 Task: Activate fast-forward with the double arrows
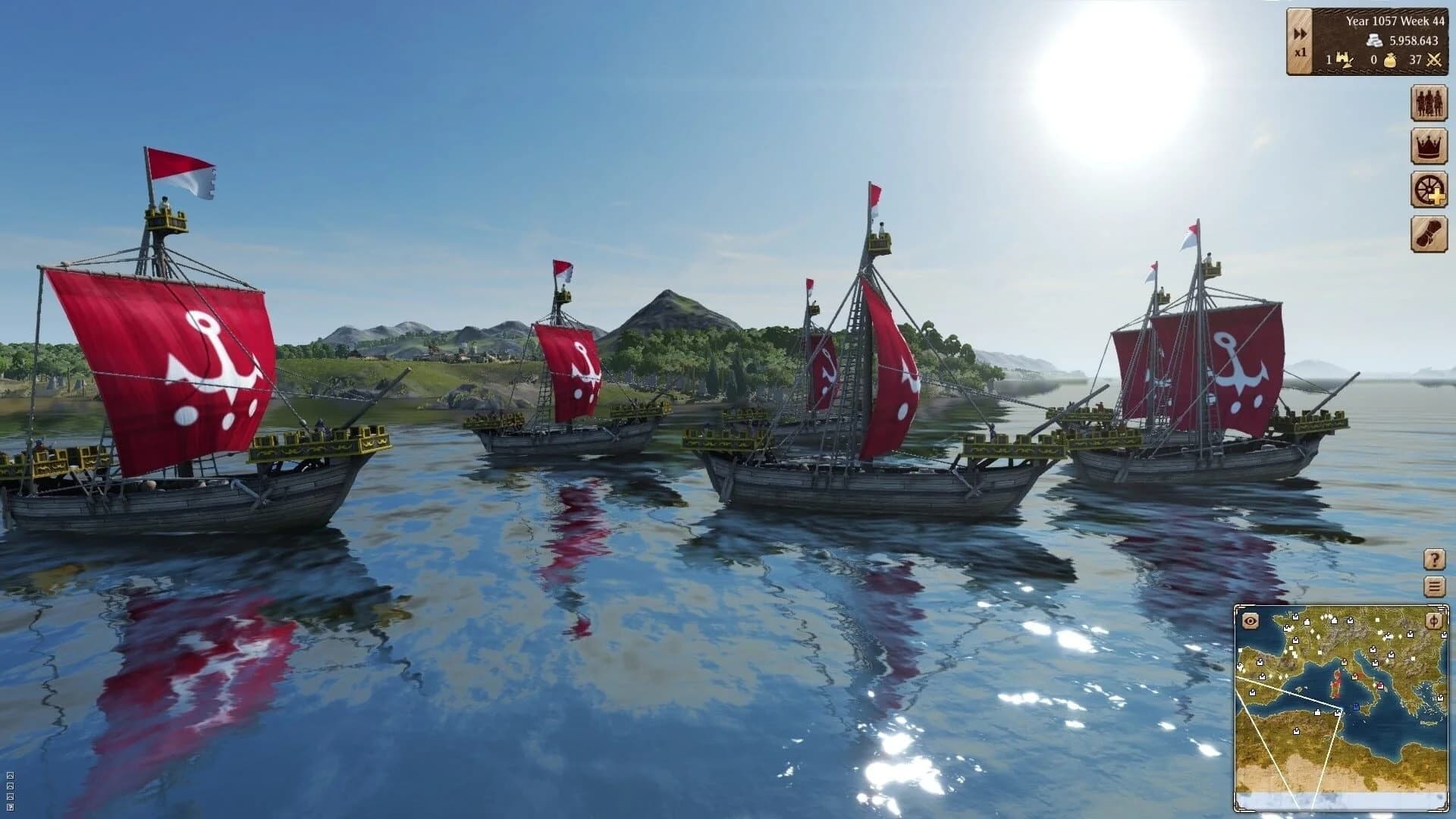pos(1300,33)
